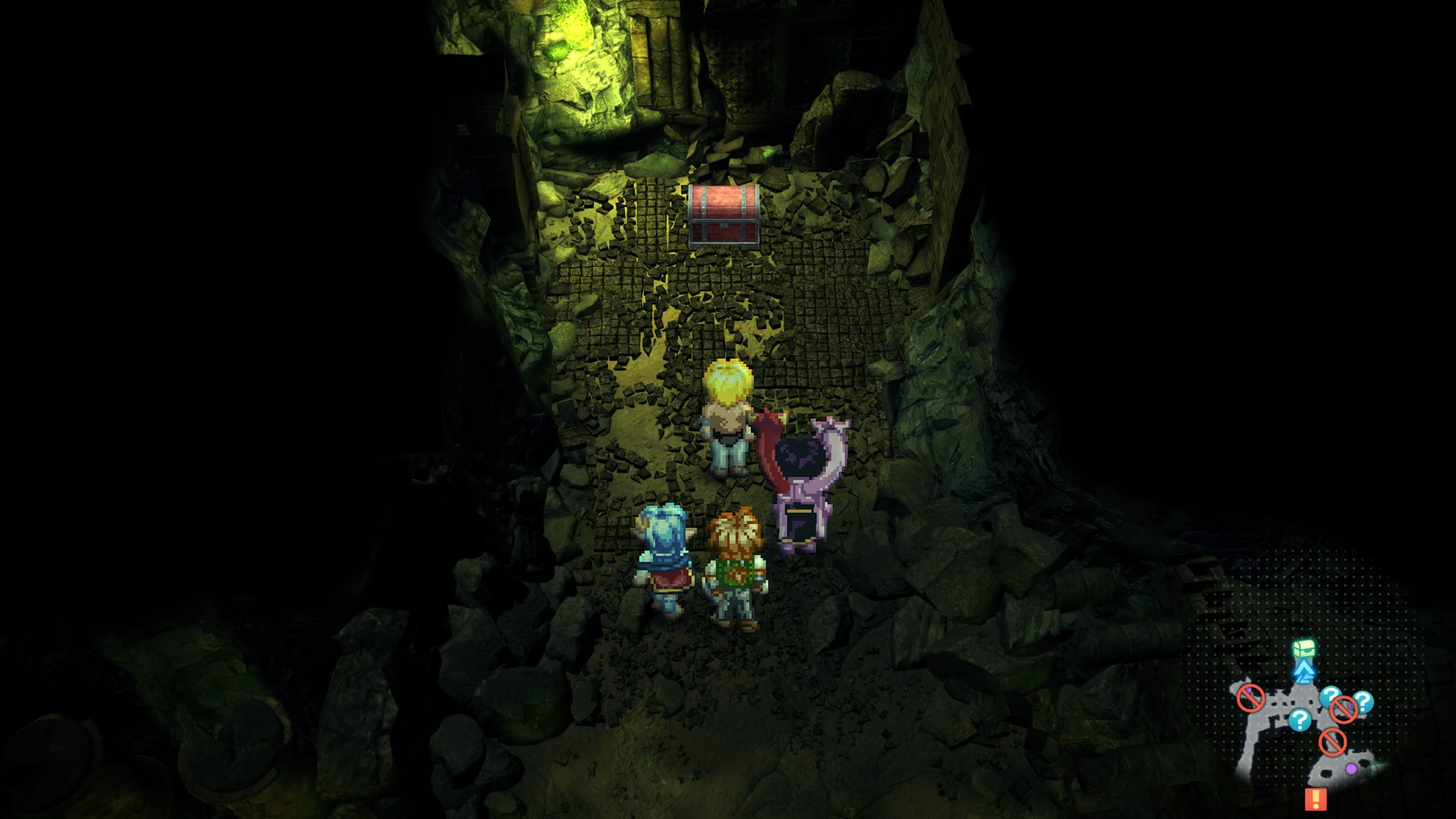Click the lowest blocked-path marker on minimap
The image size is (1456, 819).
tap(1333, 742)
